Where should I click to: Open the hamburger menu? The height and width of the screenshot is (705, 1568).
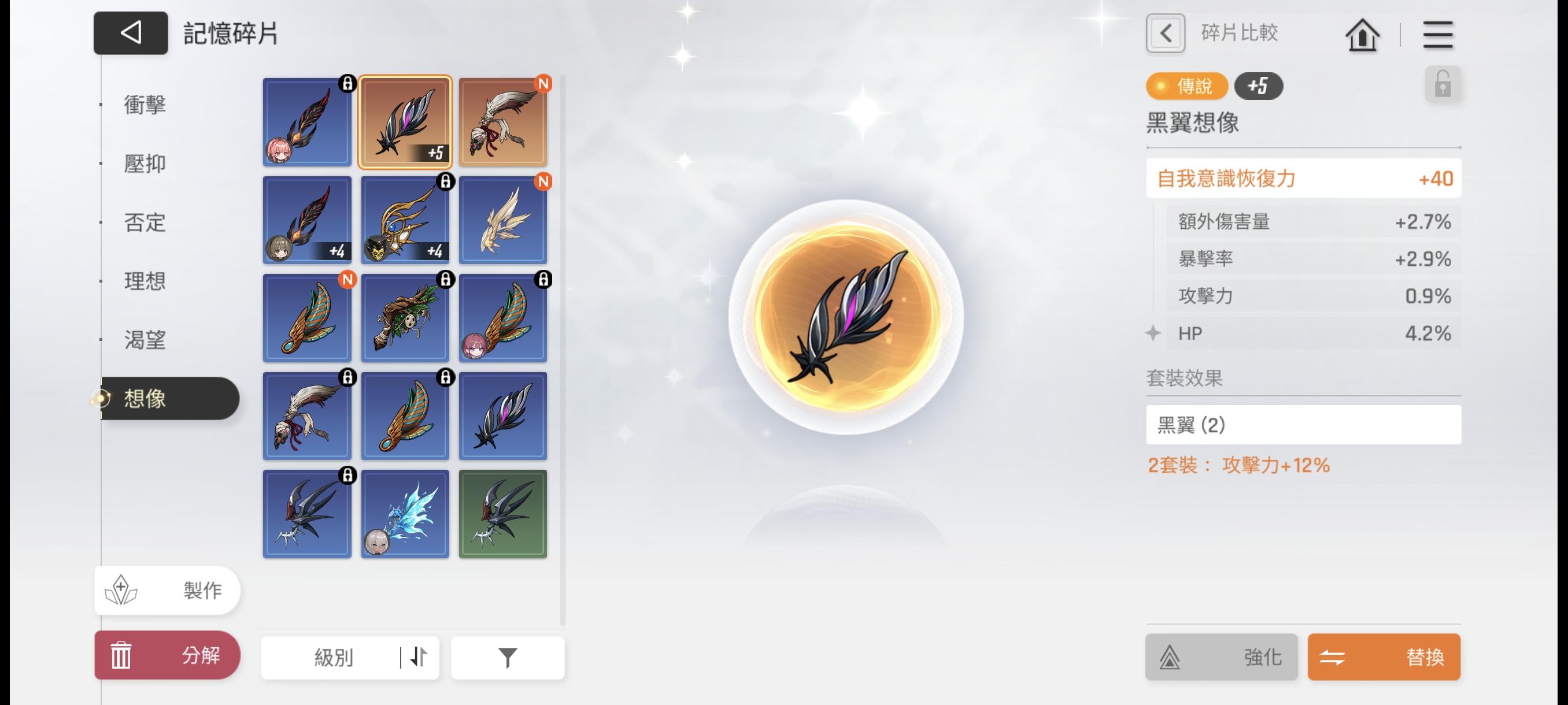(x=1437, y=35)
